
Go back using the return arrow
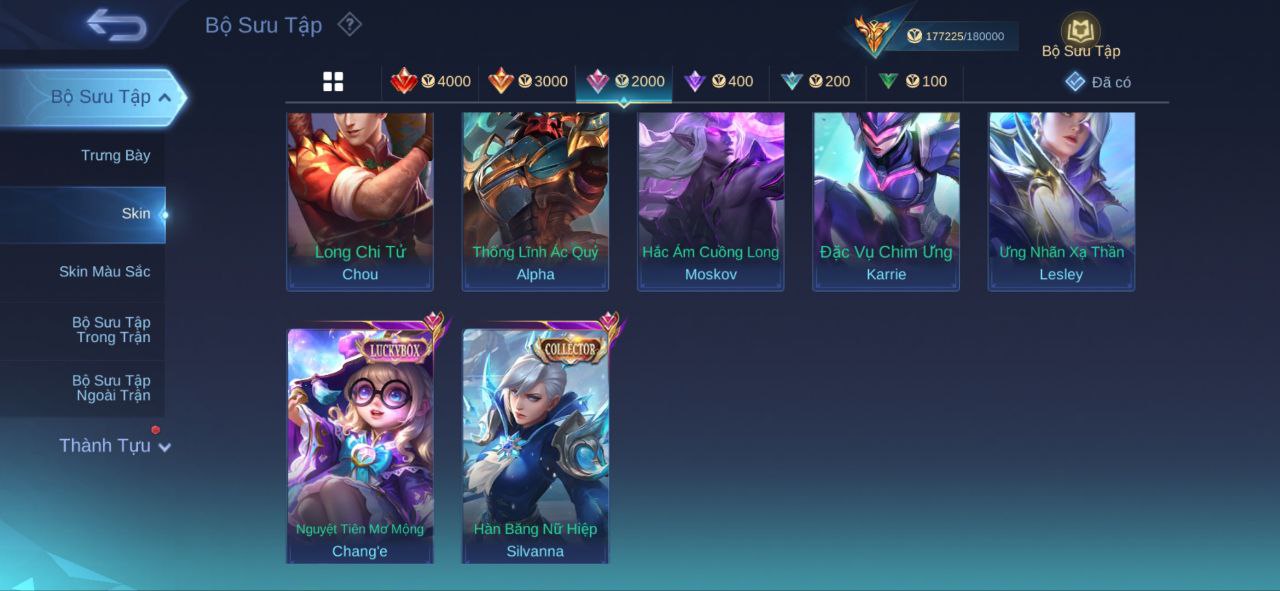(116, 25)
